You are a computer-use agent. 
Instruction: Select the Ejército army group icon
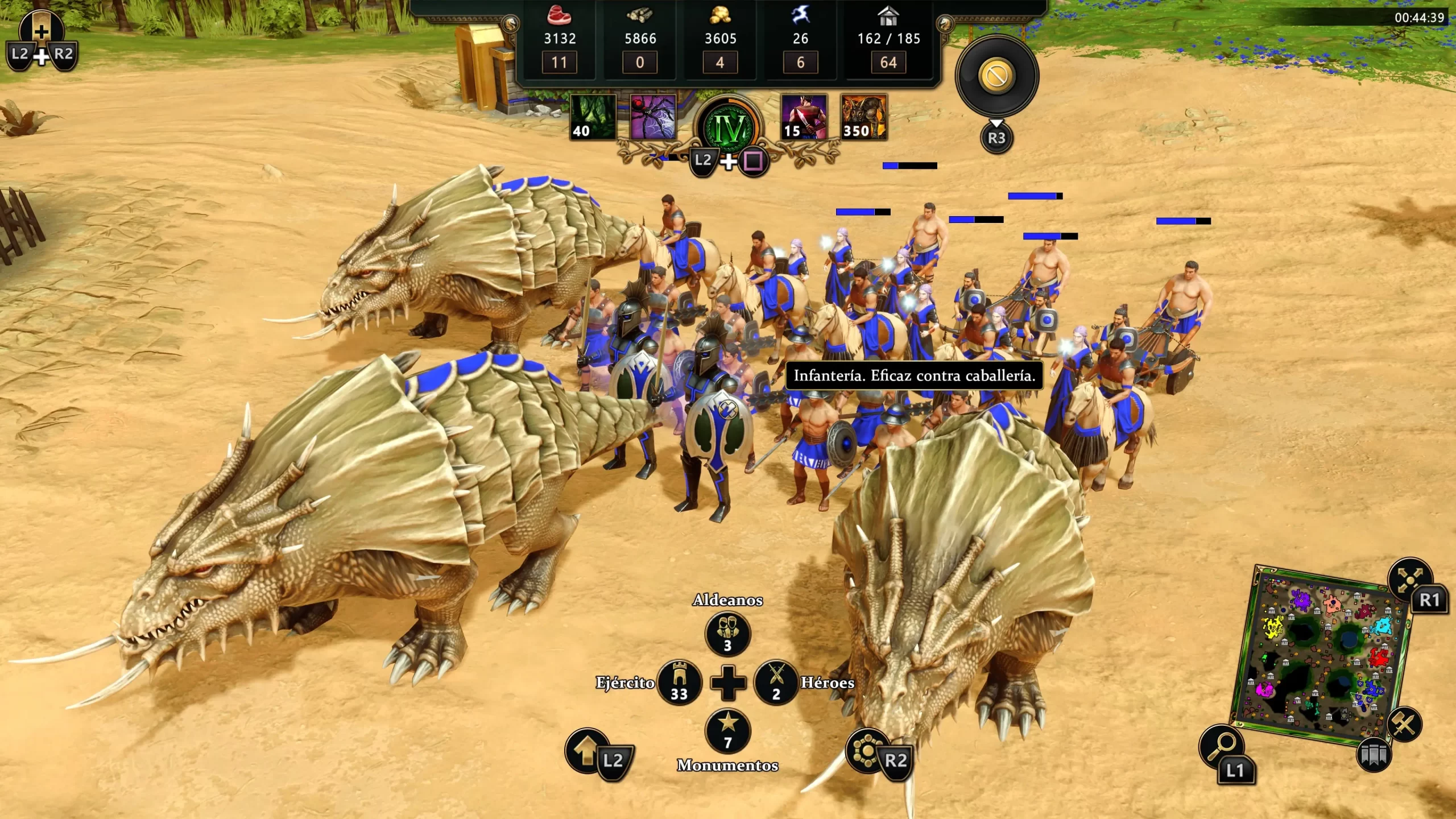point(679,682)
